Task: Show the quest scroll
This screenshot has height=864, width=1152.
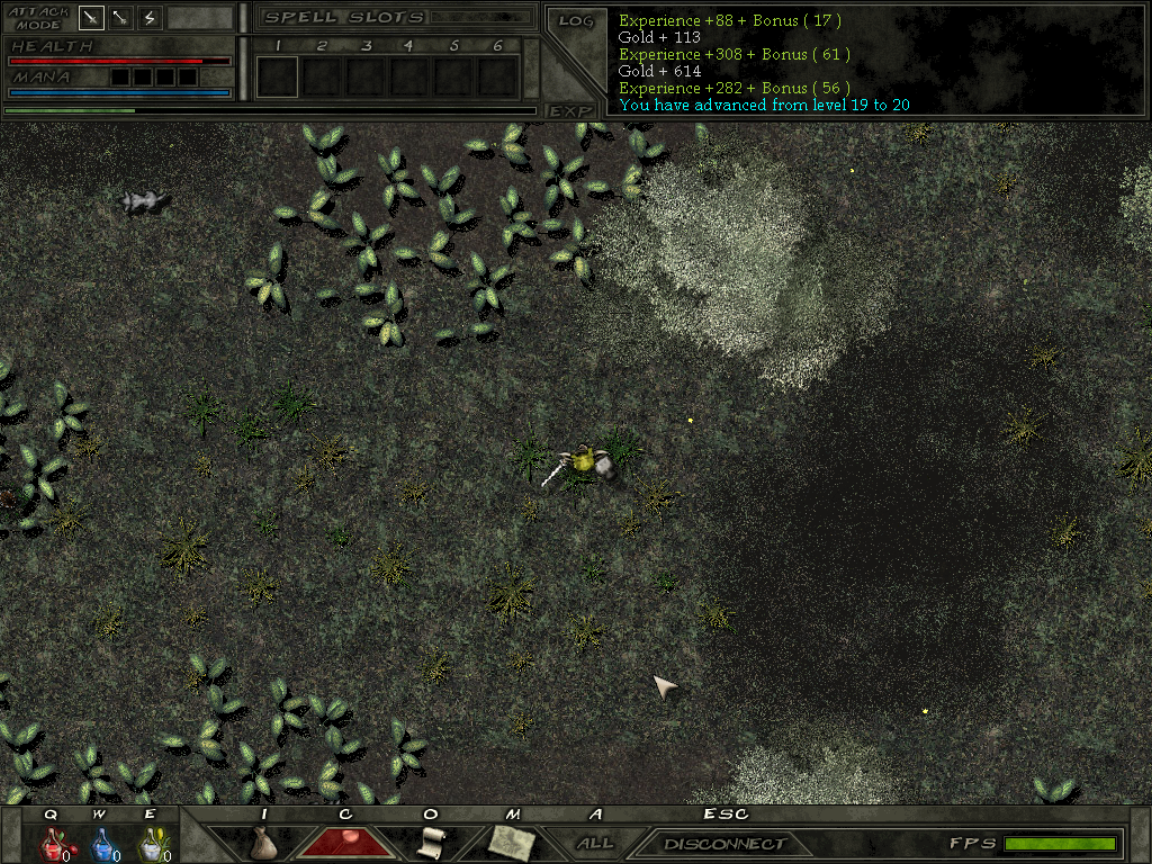Action: pos(430,843)
